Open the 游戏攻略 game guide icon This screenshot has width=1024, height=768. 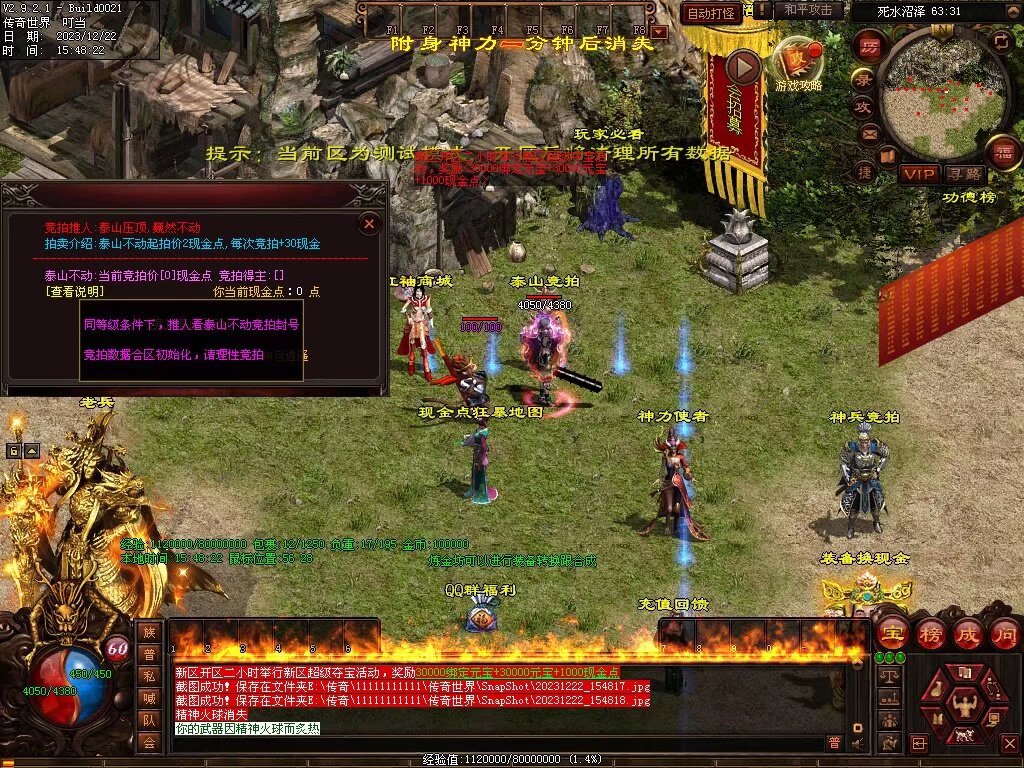797,62
